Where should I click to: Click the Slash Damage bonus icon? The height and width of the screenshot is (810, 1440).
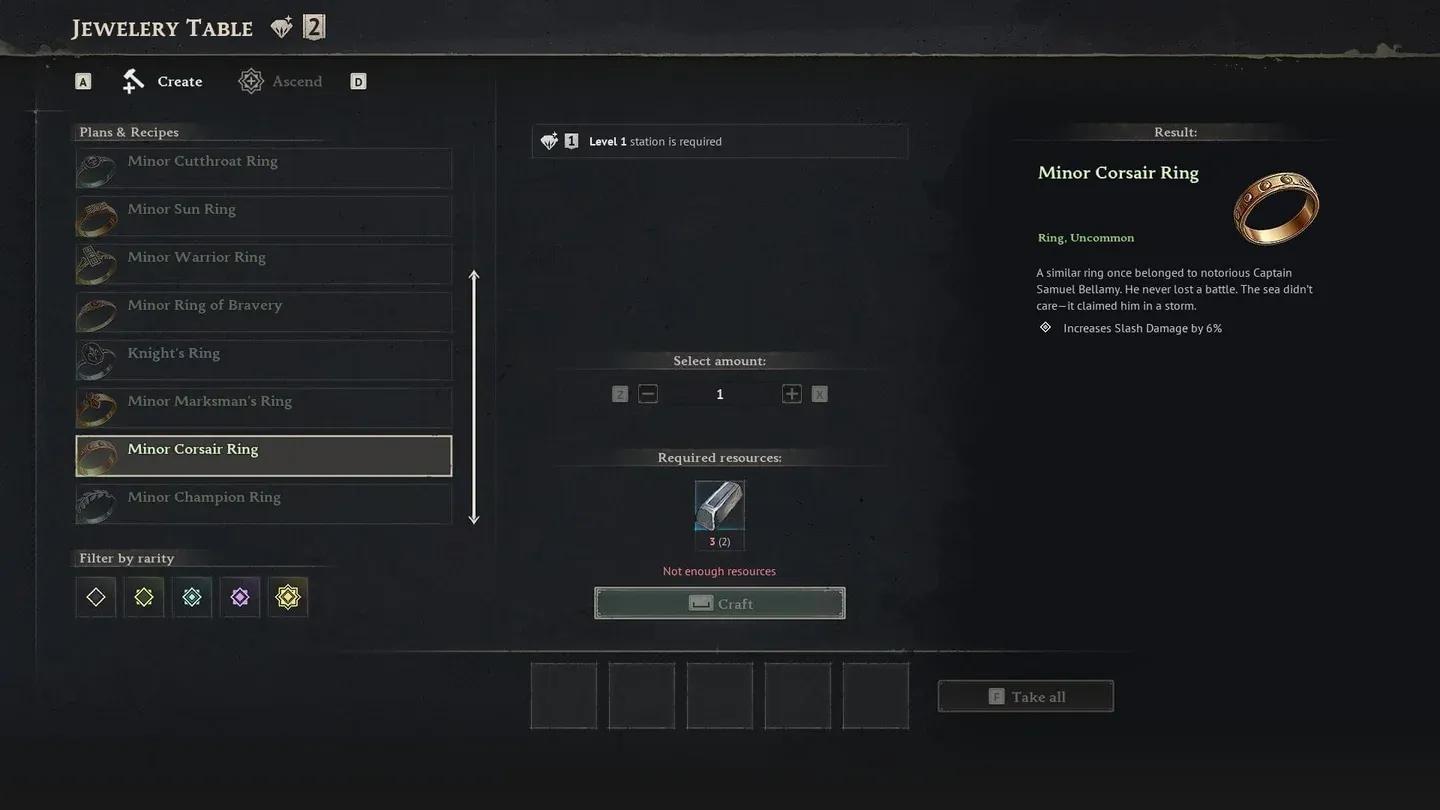click(x=1044, y=327)
